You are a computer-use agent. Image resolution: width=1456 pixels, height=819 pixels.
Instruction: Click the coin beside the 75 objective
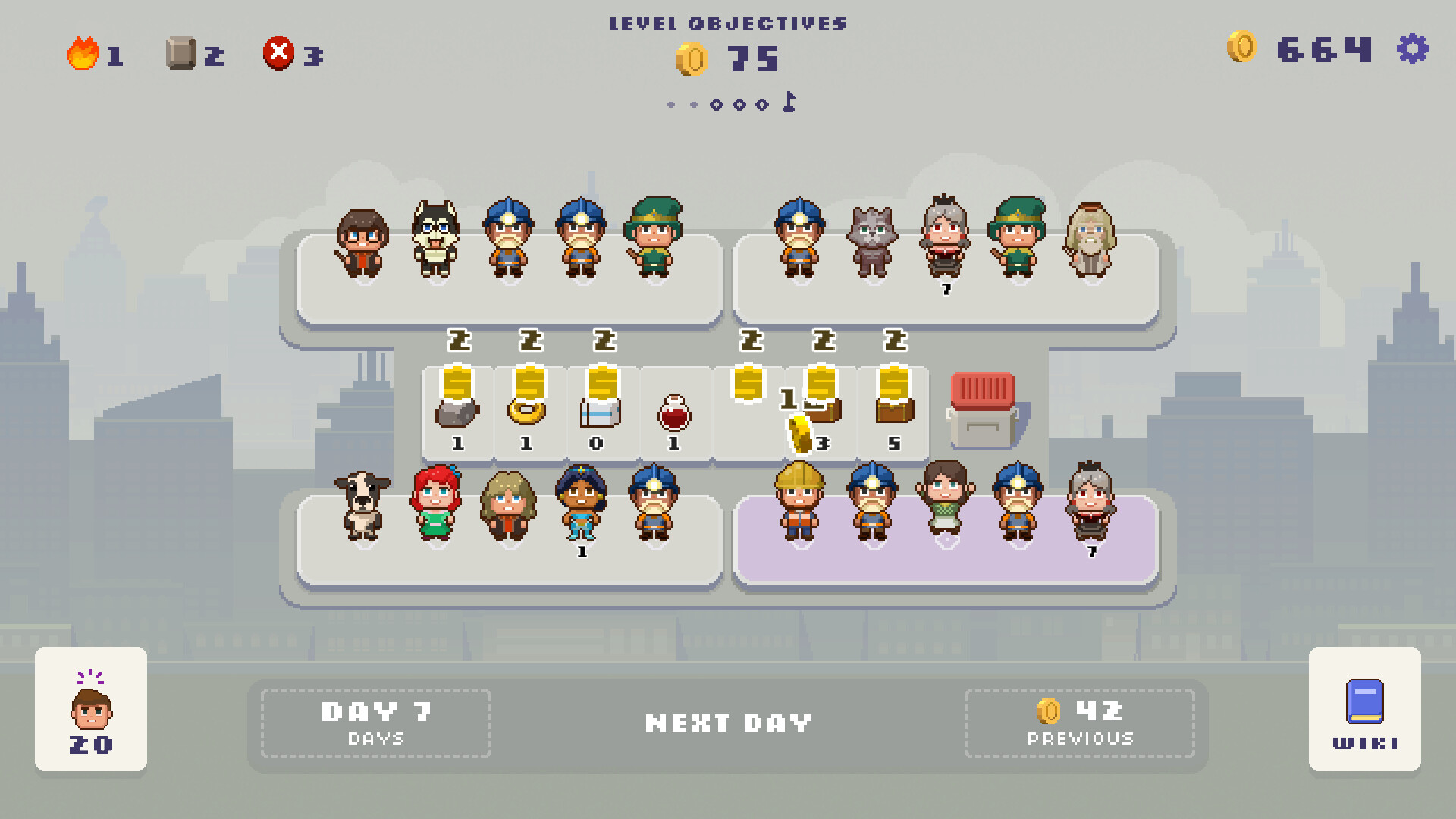pos(691,58)
